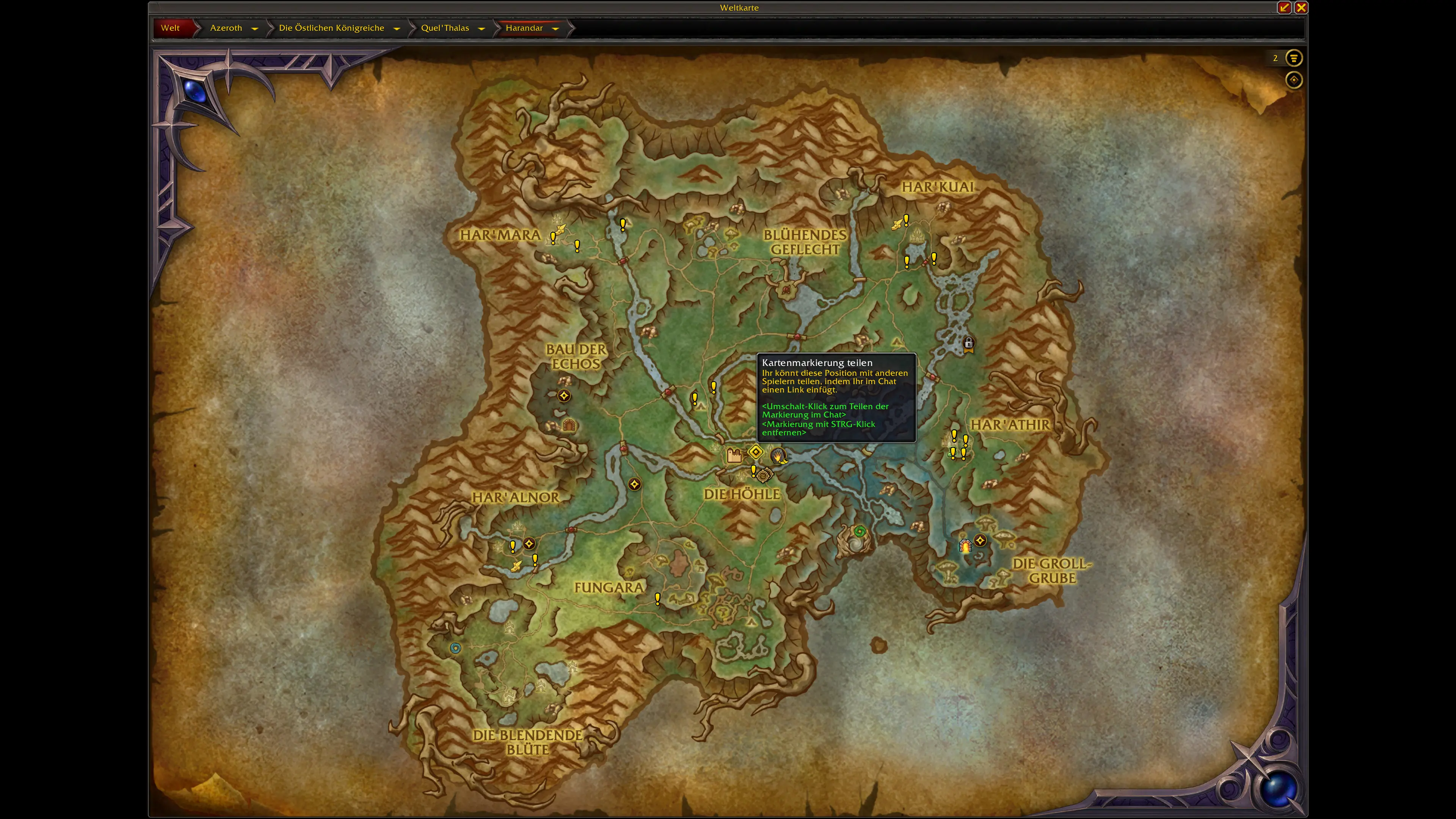The width and height of the screenshot is (1456, 819).
Task: Close the Weltkarte window
Action: pos(1301,7)
